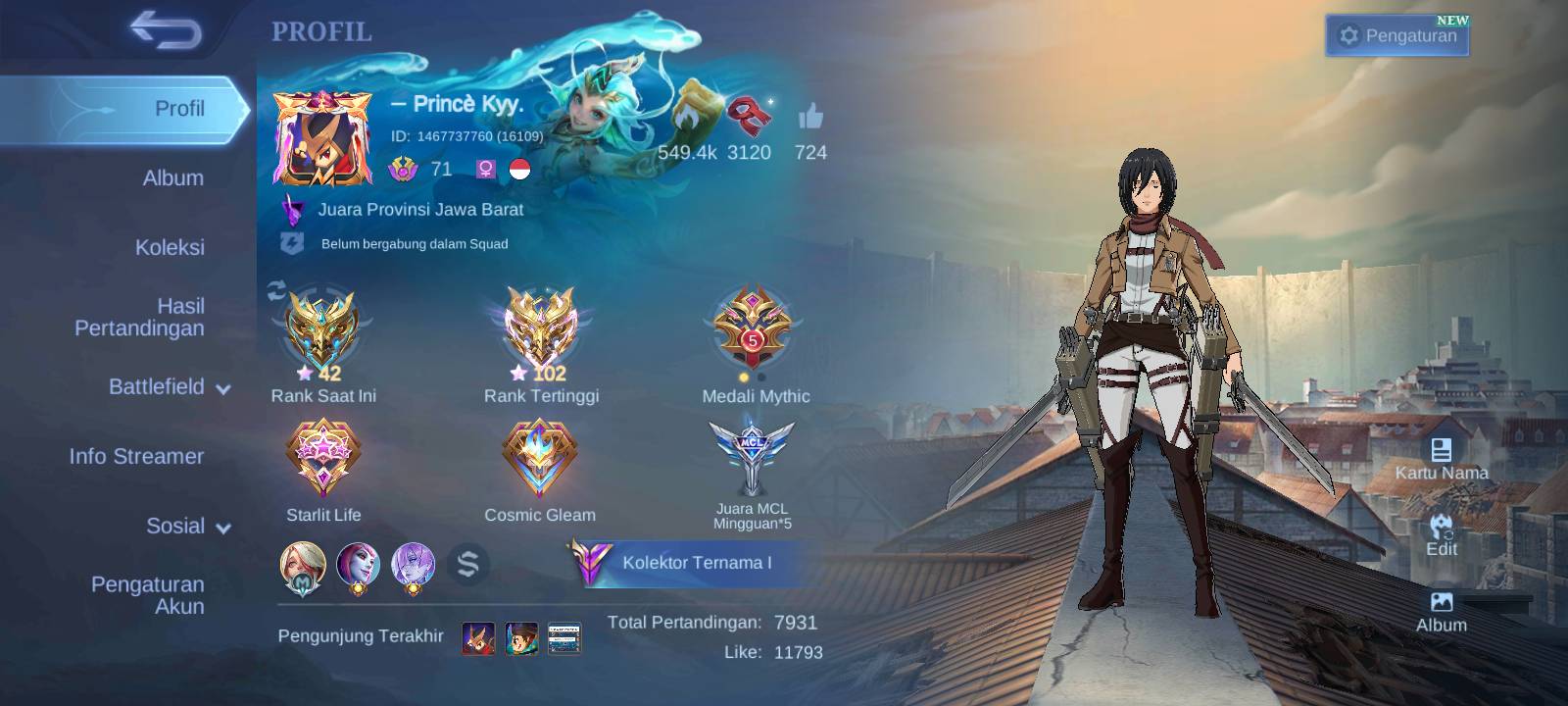Screen dimensions: 1568x706
Task: Go back using the arrow button
Action: pyautogui.click(x=165, y=30)
